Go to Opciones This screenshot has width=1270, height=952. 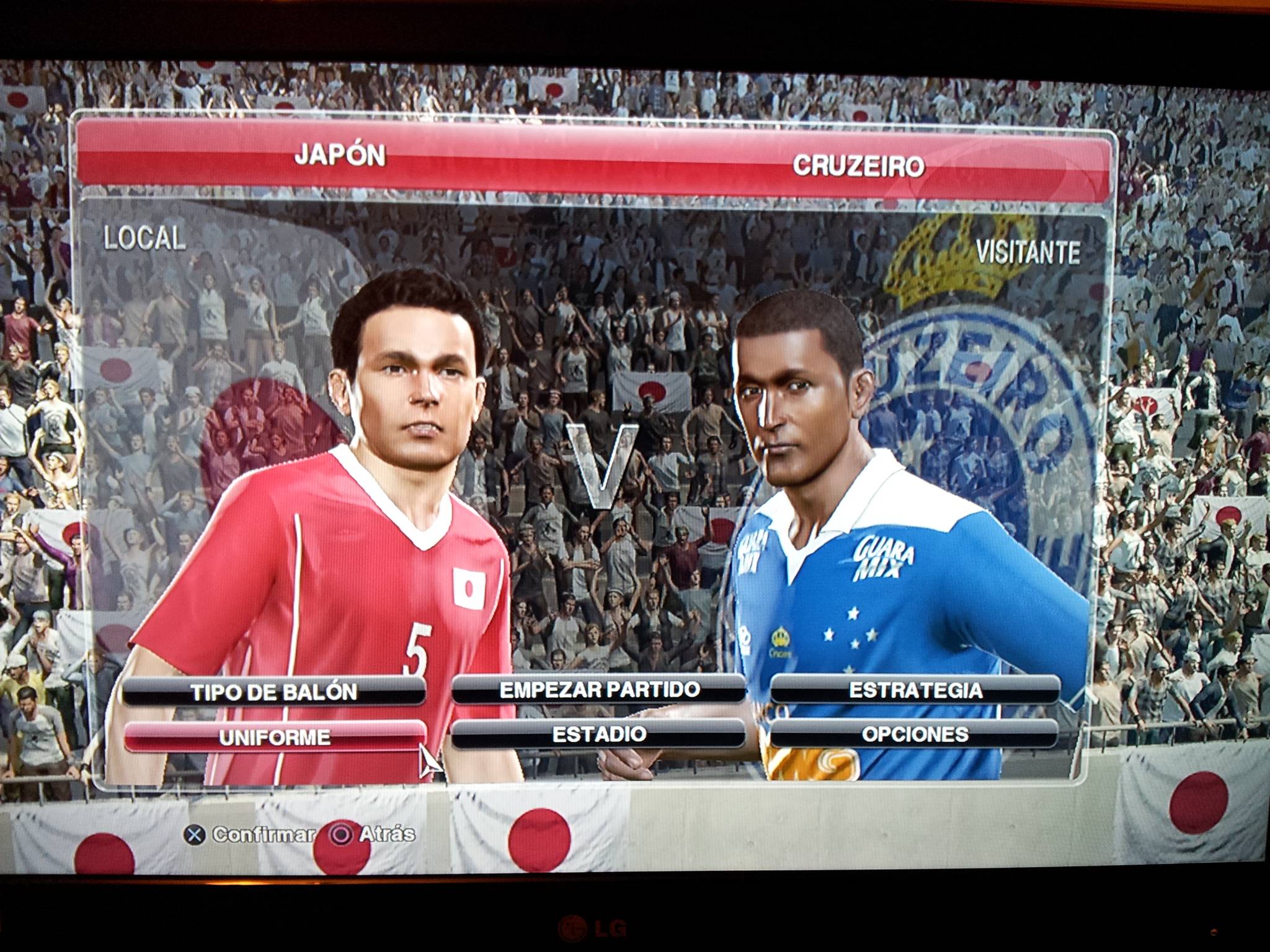(915, 734)
